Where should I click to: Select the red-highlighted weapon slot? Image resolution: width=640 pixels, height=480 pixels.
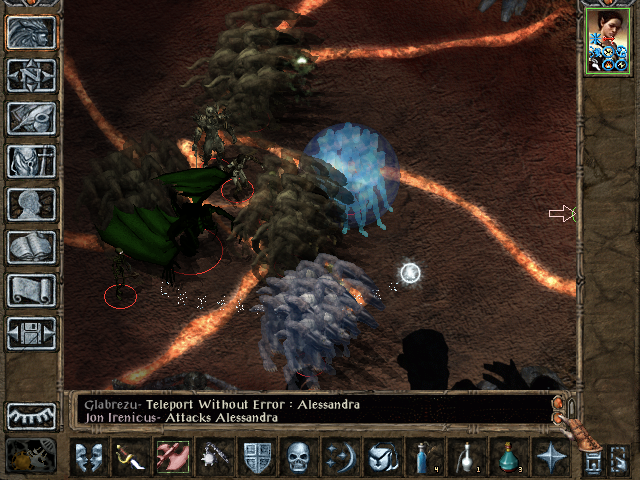(x=172, y=457)
